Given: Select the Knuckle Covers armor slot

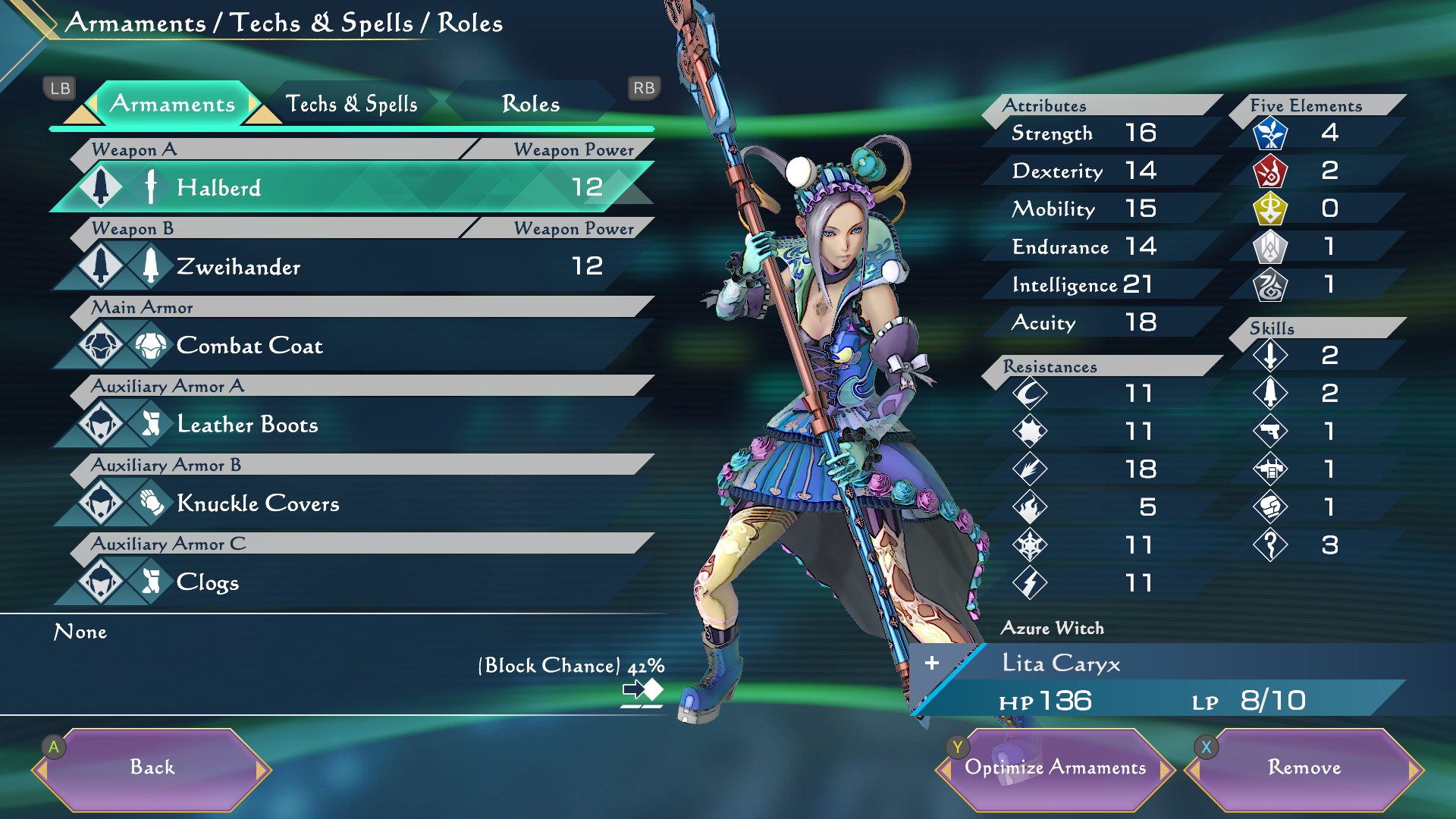Looking at the screenshot, I should [353, 504].
